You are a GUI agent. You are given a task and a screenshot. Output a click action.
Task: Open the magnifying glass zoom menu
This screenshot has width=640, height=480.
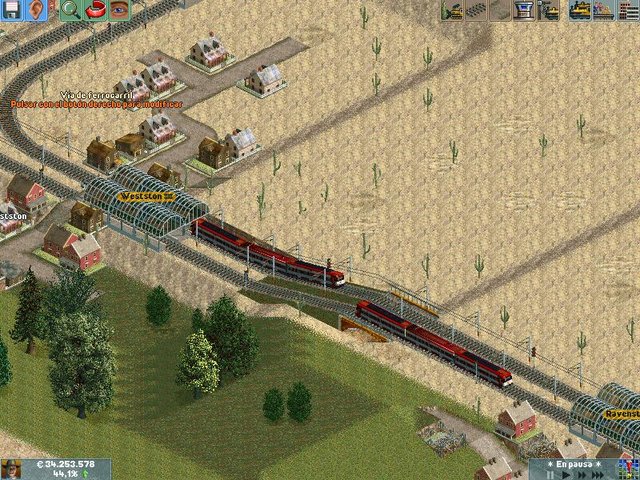pos(70,10)
